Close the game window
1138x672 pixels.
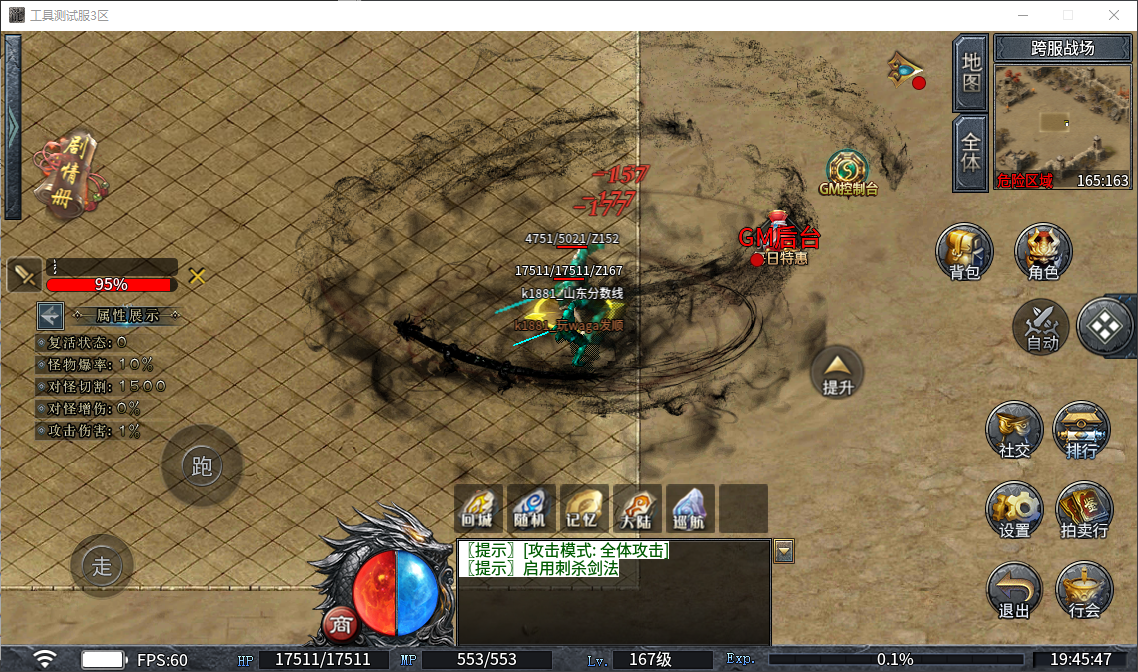[1113, 15]
